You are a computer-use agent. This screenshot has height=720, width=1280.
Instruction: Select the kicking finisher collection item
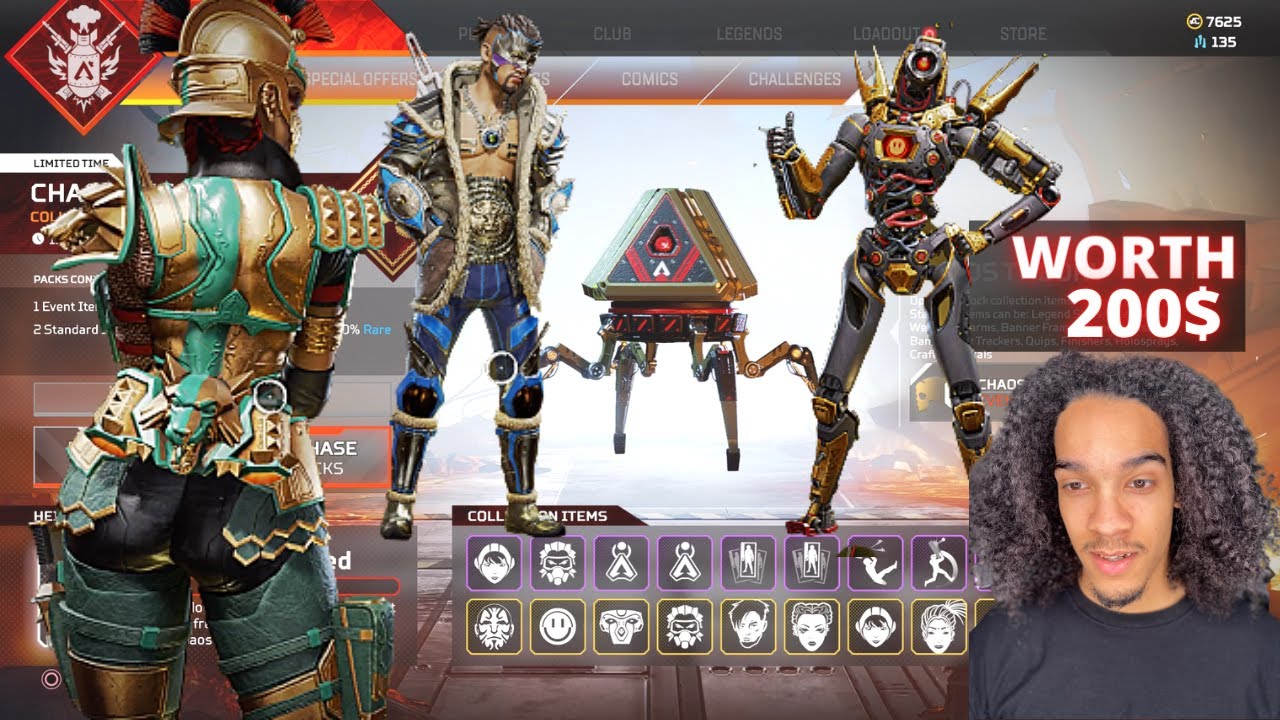[x=875, y=563]
